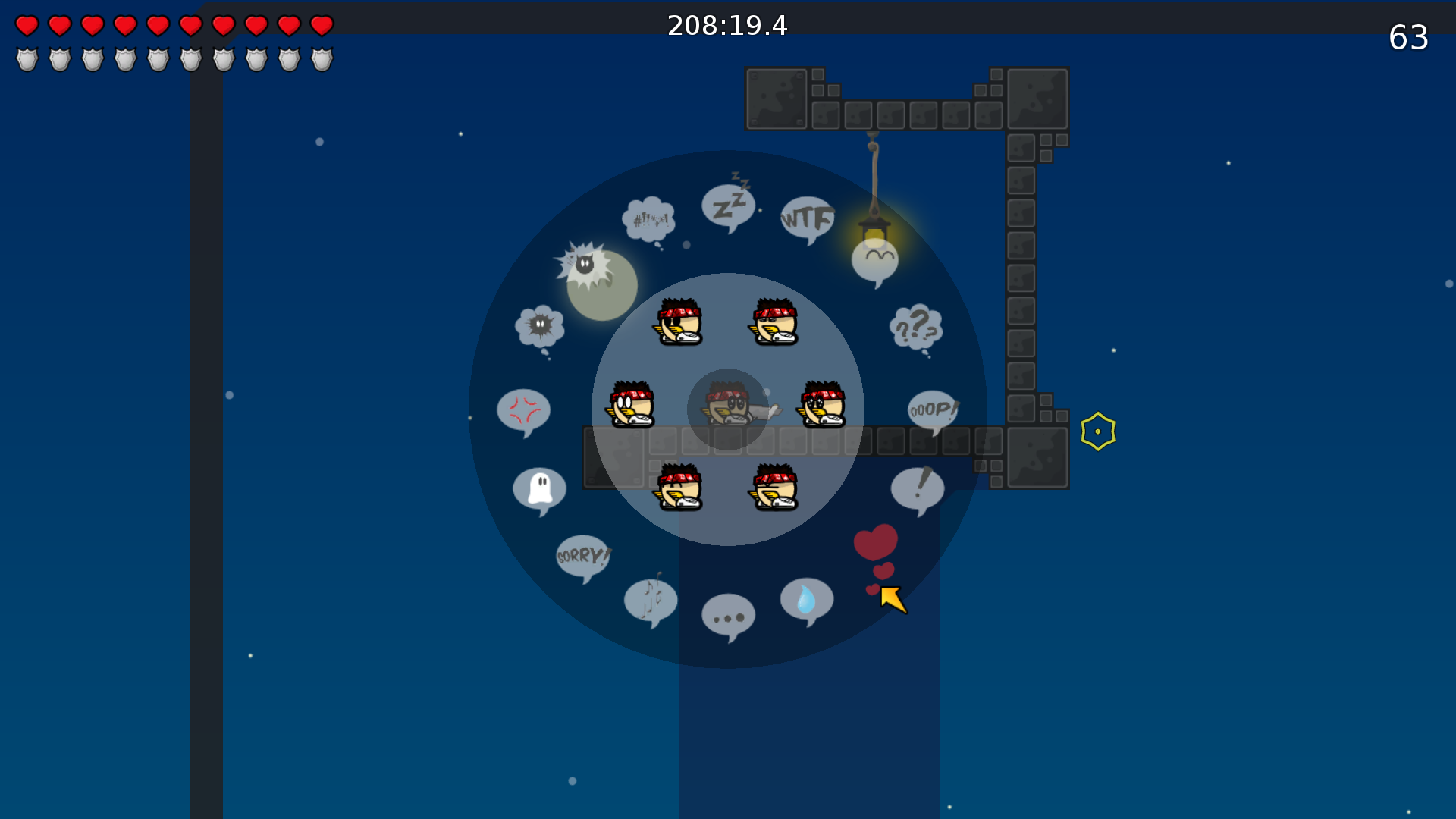
Task: Choose the swearing #!!*%! emote
Action: (x=650, y=218)
